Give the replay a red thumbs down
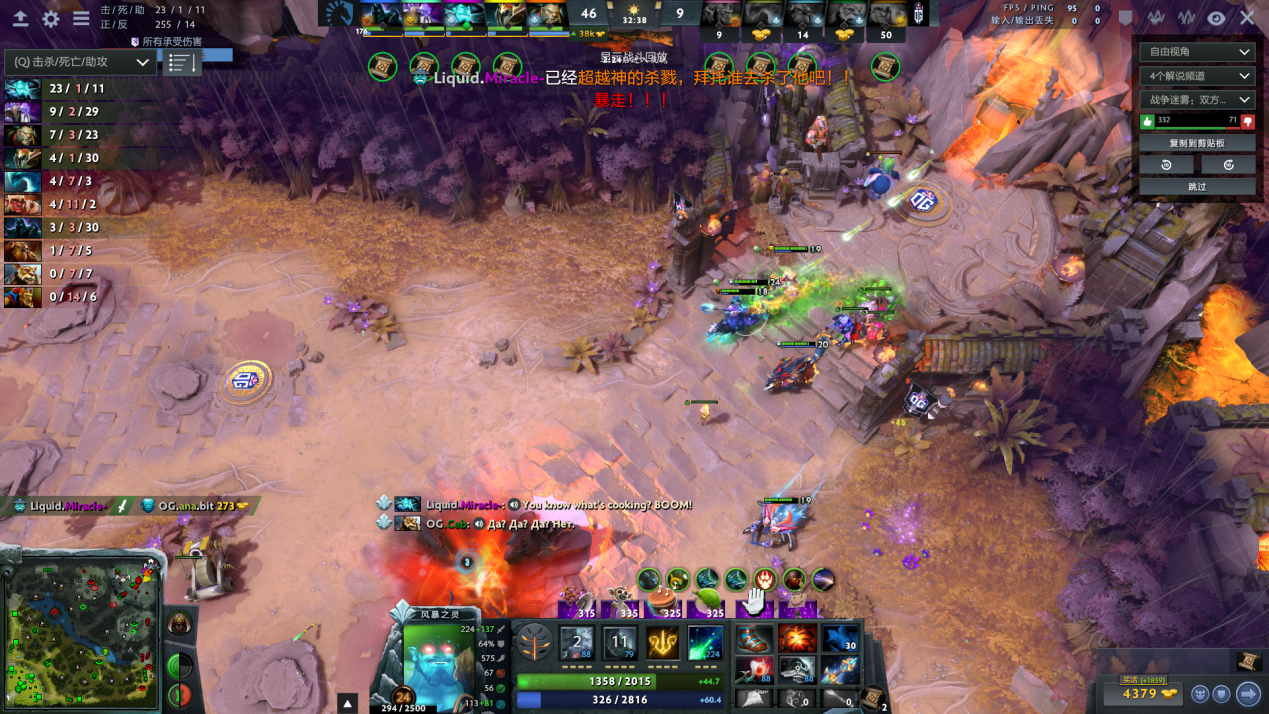This screenshot has height=714, width=1269. pos(1247,121)
